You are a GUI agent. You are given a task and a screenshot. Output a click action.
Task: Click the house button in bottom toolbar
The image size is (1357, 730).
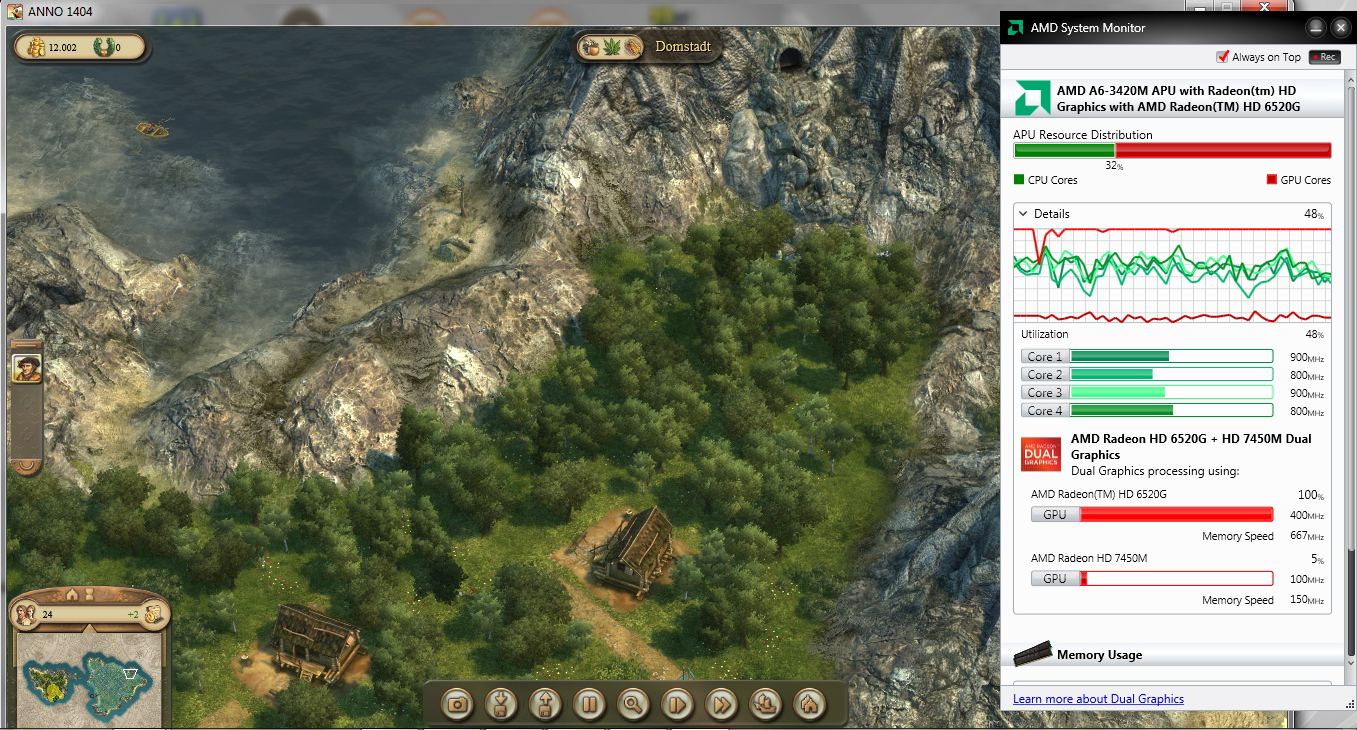pos(809,704)
